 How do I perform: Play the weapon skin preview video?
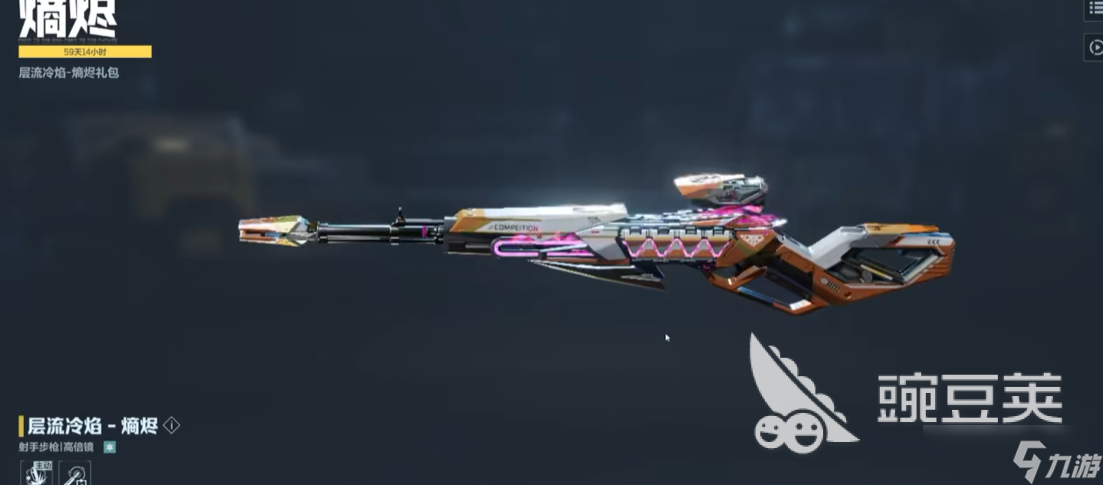[1094, 47]
